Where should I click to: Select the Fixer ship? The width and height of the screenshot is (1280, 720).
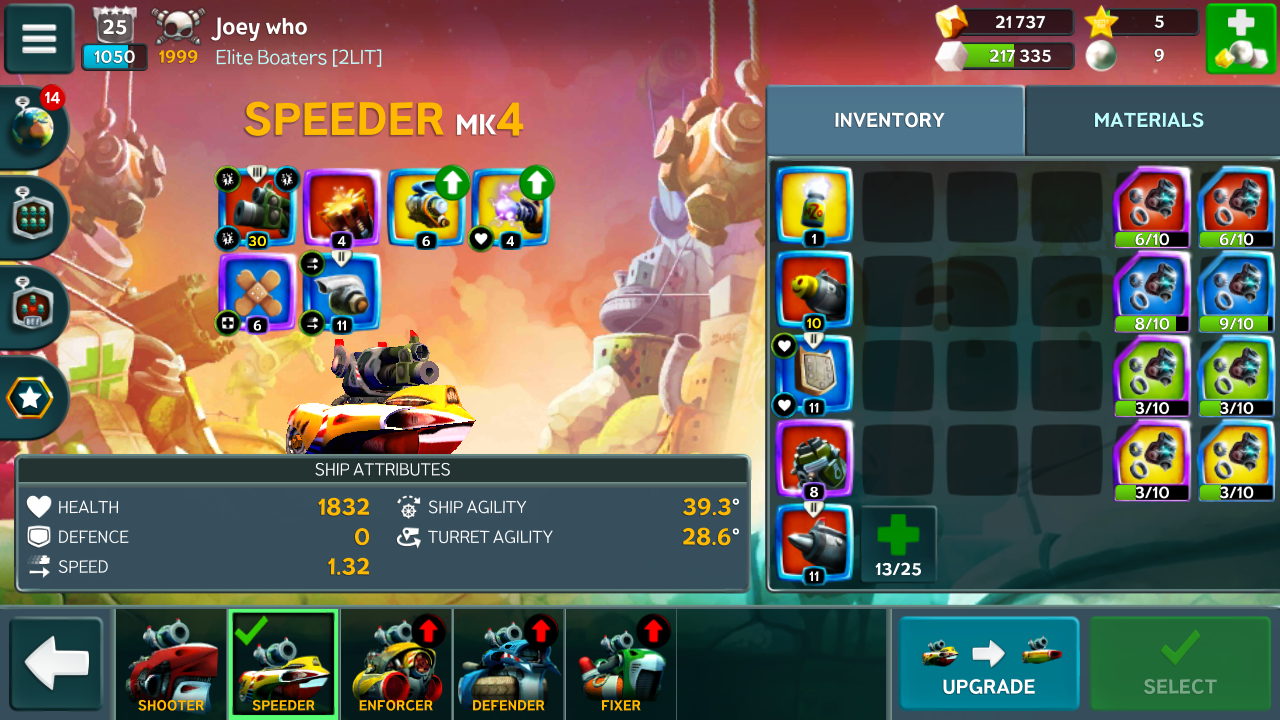(620, 664)
